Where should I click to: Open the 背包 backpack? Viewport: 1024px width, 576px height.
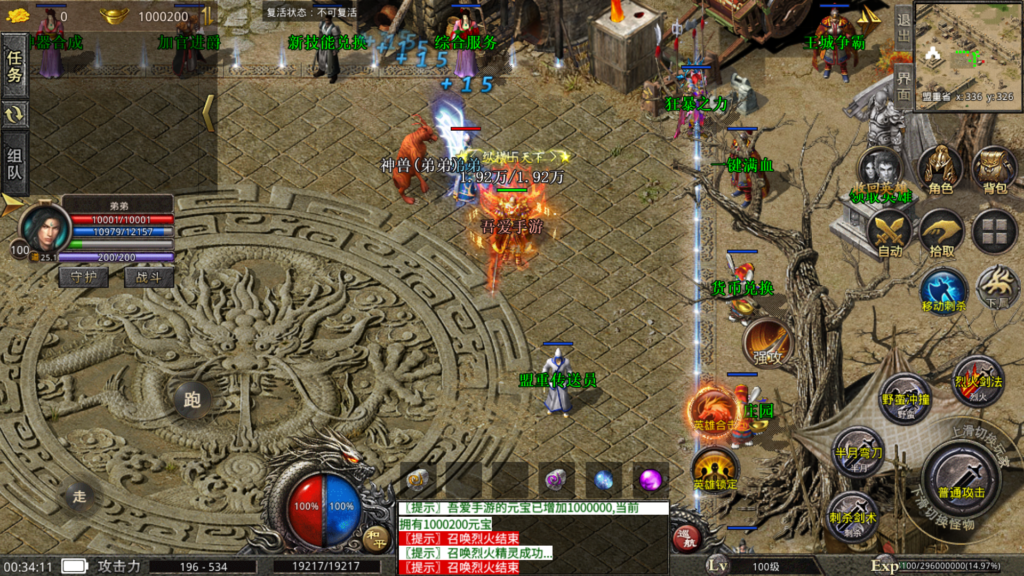point(994,168)
